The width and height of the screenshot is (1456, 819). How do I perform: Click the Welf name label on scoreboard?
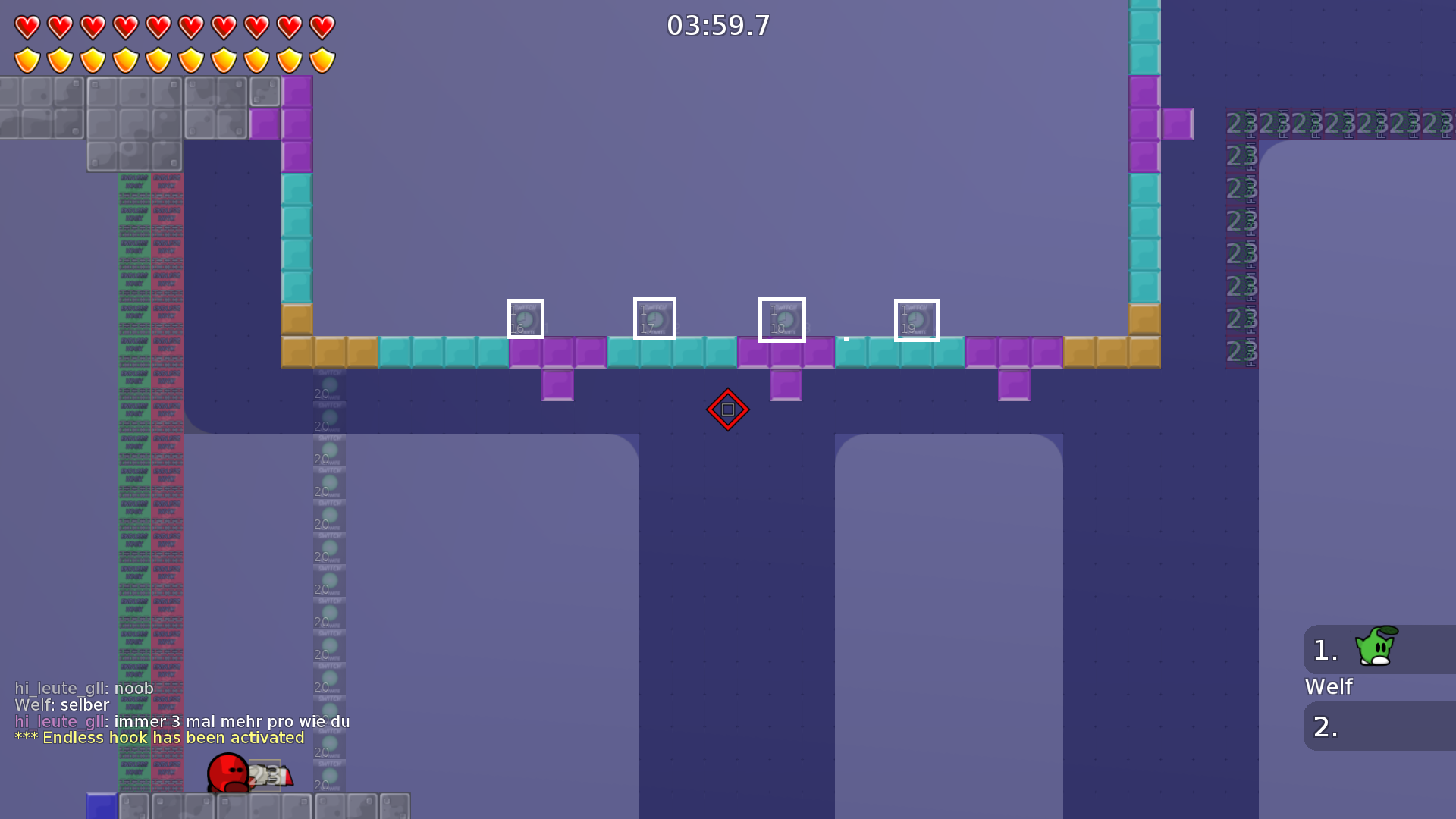1329,687
